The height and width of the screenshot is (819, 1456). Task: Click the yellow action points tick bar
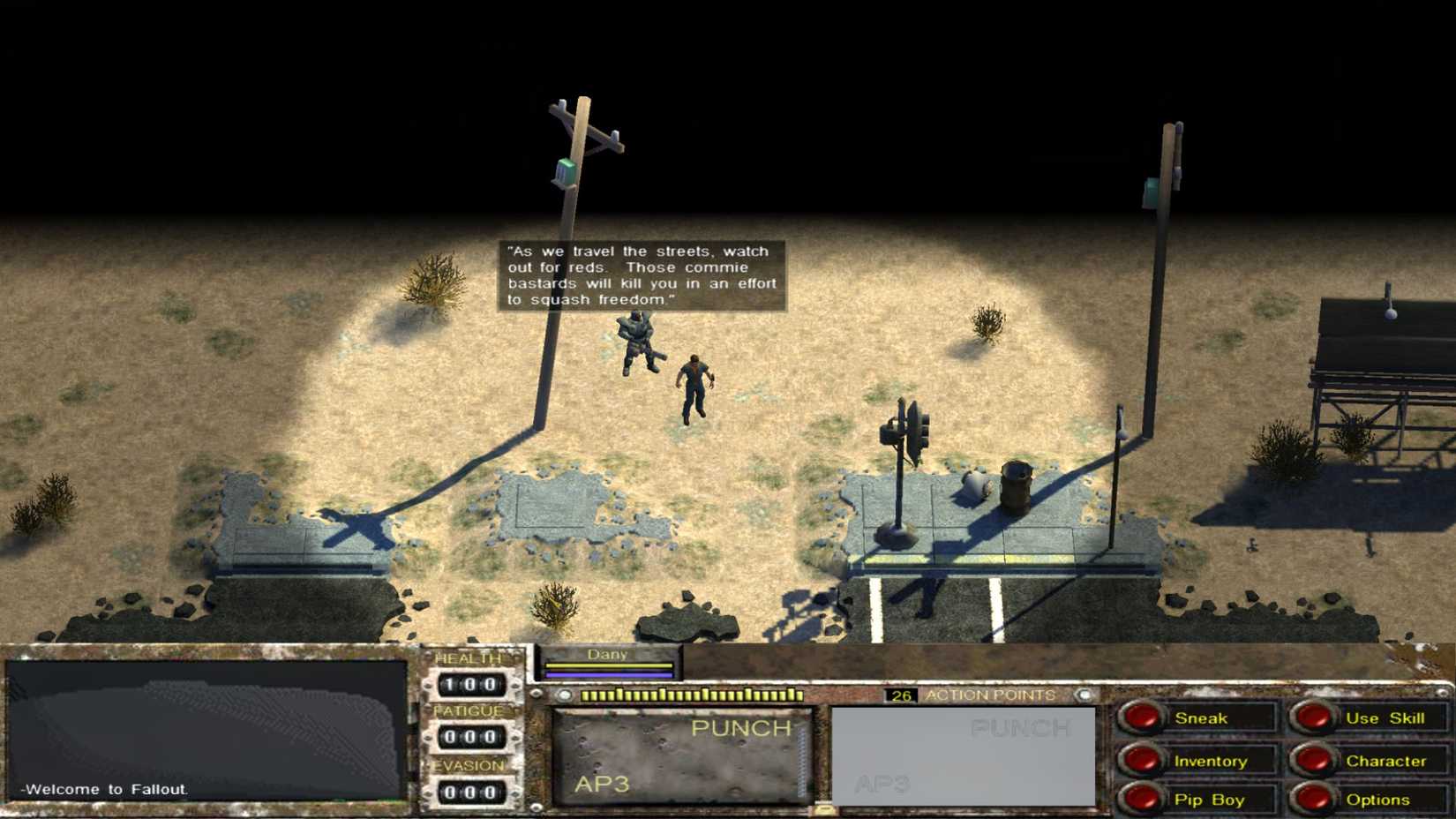tap(694, 695)
